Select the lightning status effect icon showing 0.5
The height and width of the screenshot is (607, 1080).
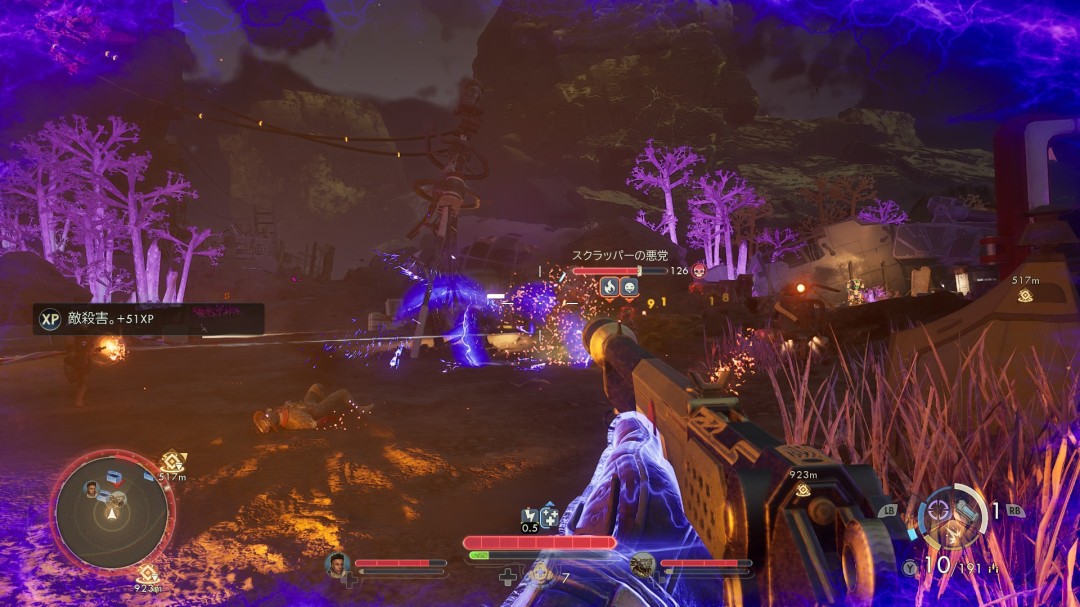coord(530,518)
